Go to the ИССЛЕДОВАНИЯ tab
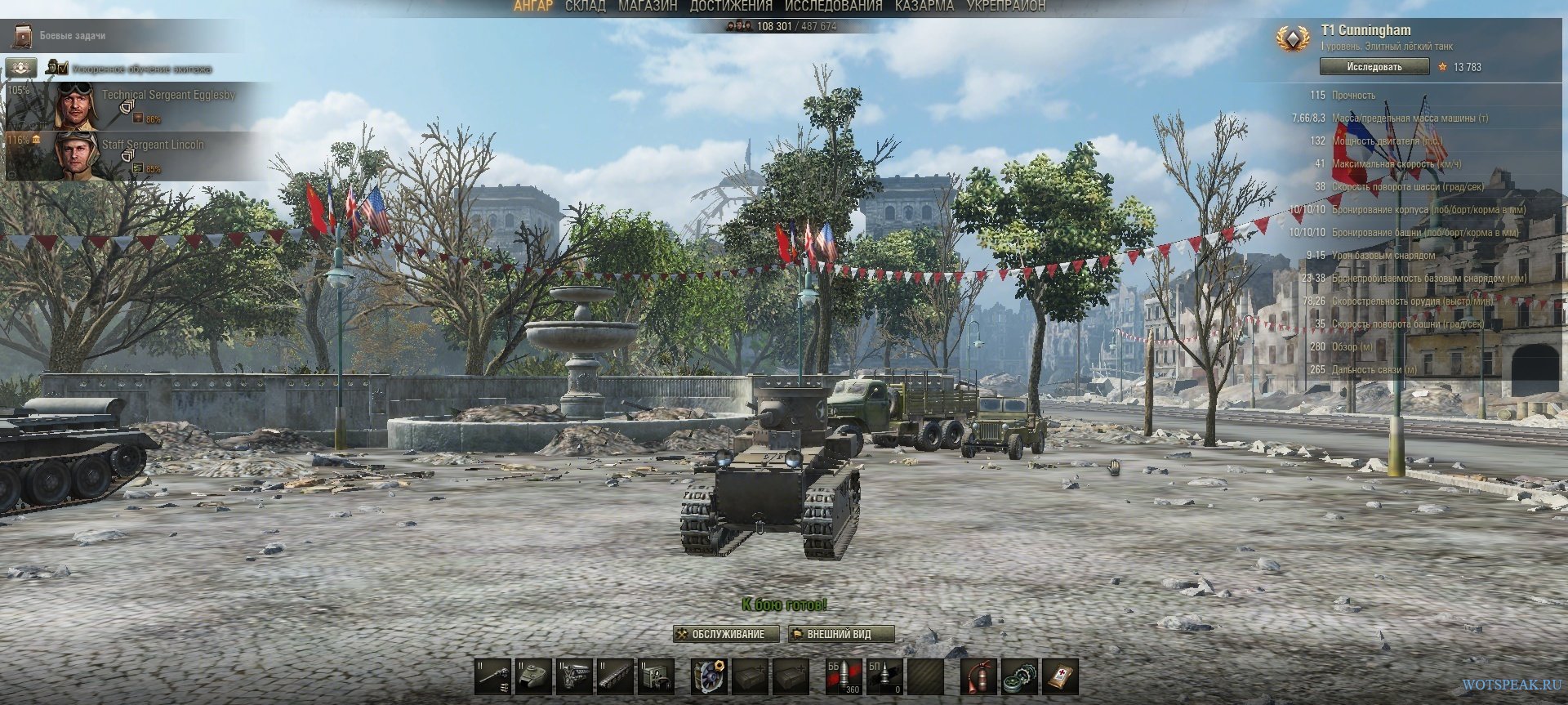The height and width of the screenshot is (705, 1568). 833,7
